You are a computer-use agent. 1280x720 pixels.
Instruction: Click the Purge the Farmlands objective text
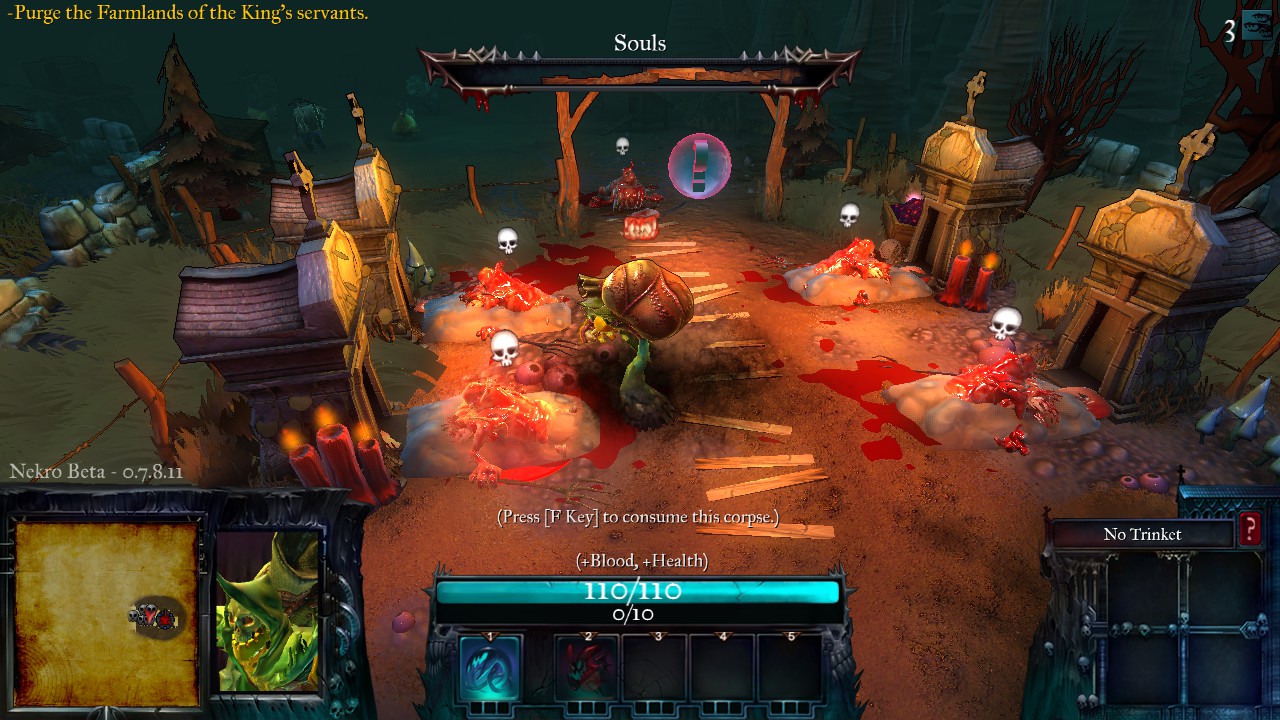[187, 13]
